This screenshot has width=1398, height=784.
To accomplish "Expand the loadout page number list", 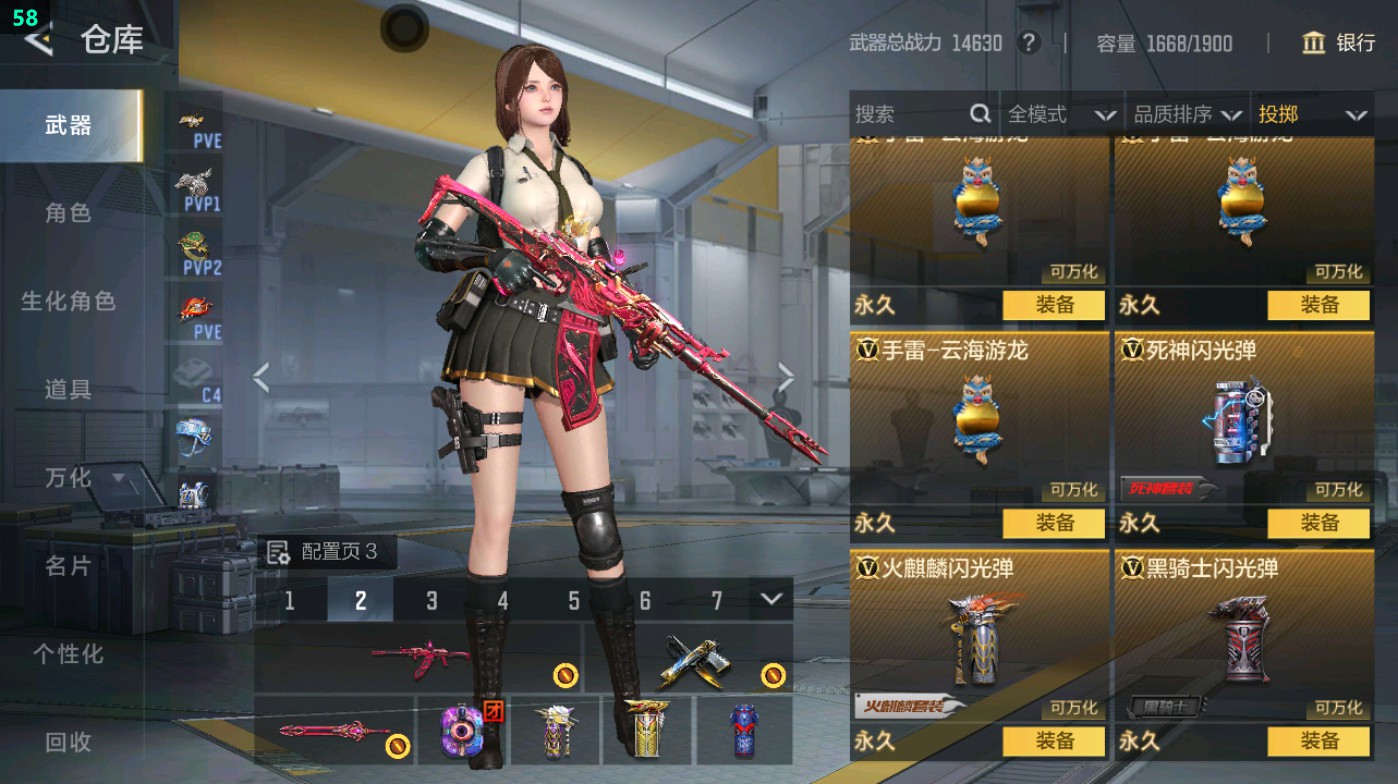I will pyautogui.click(x=770, y=599).
